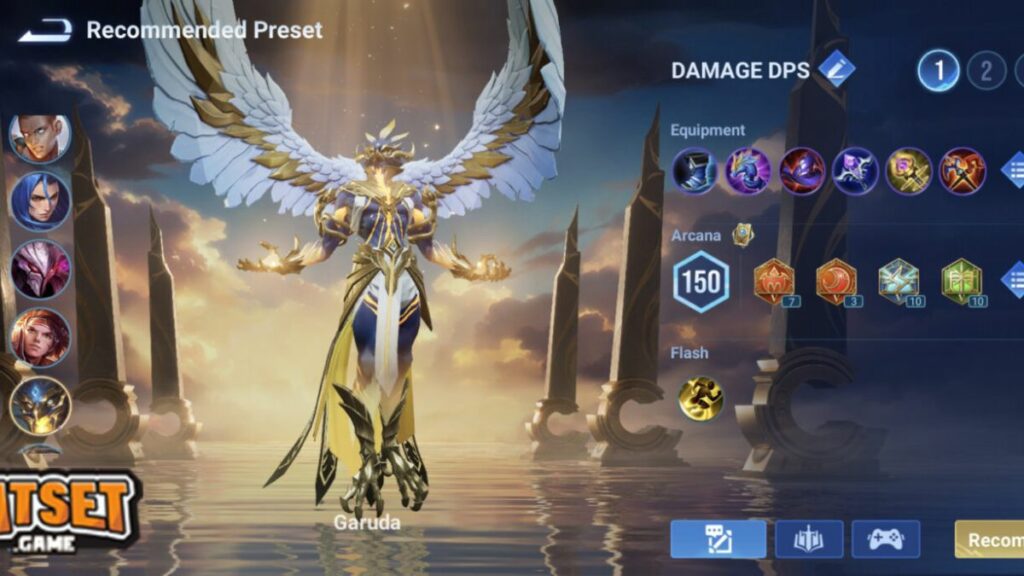Screen dimensions: 1024x576
Task: Select the red crescent arcana with count 3
Action: [836, 281]
